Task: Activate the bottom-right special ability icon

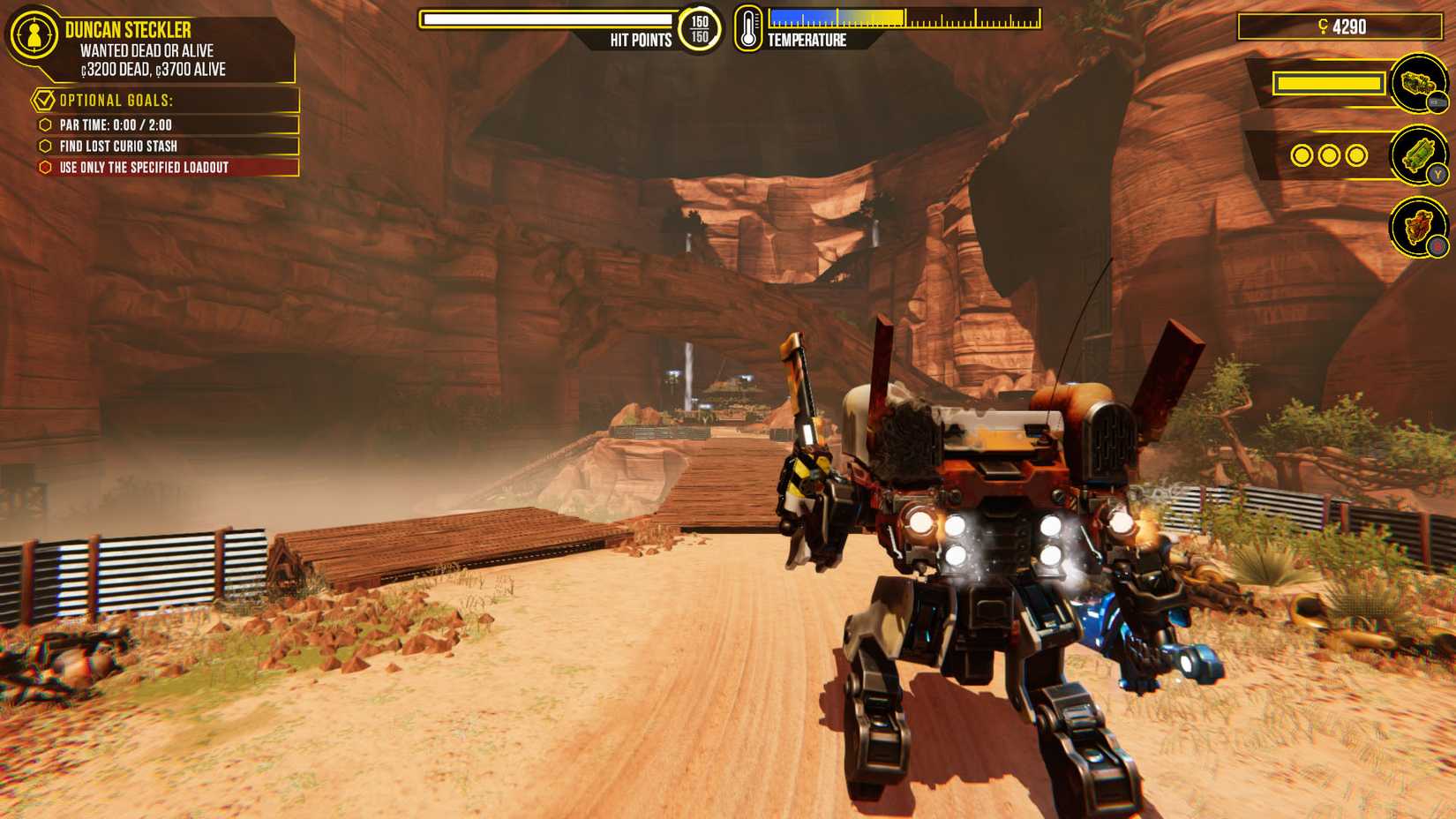Action: pos(1419,226)
